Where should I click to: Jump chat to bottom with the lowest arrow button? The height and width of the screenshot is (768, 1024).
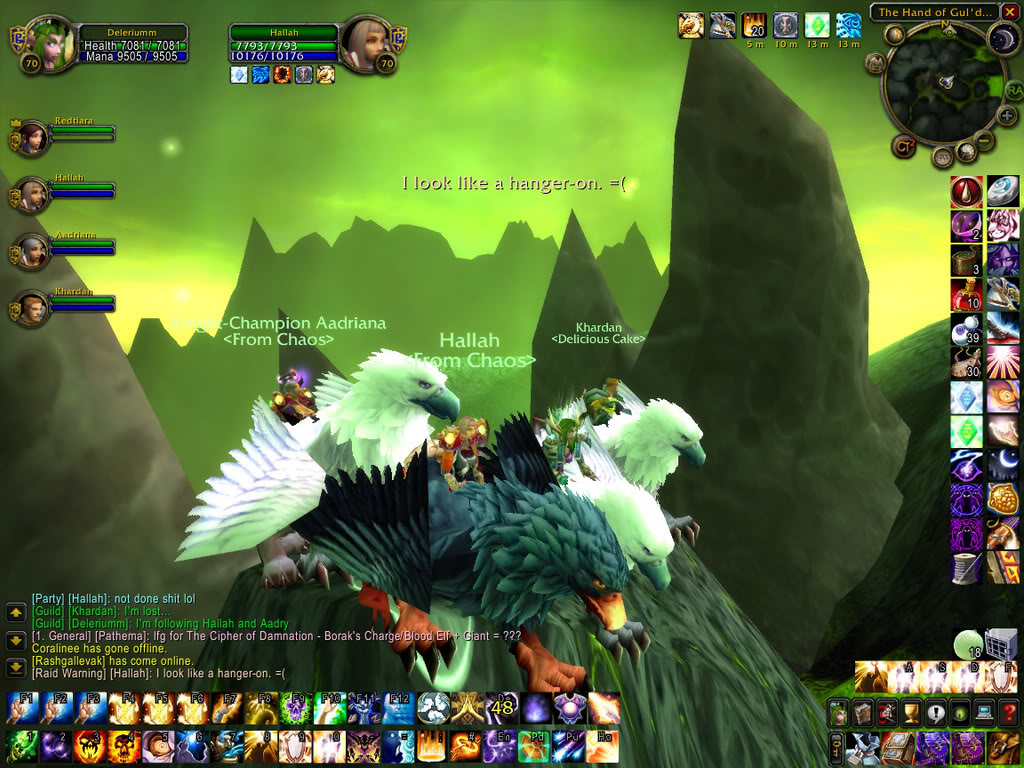(x=16, y=668)
